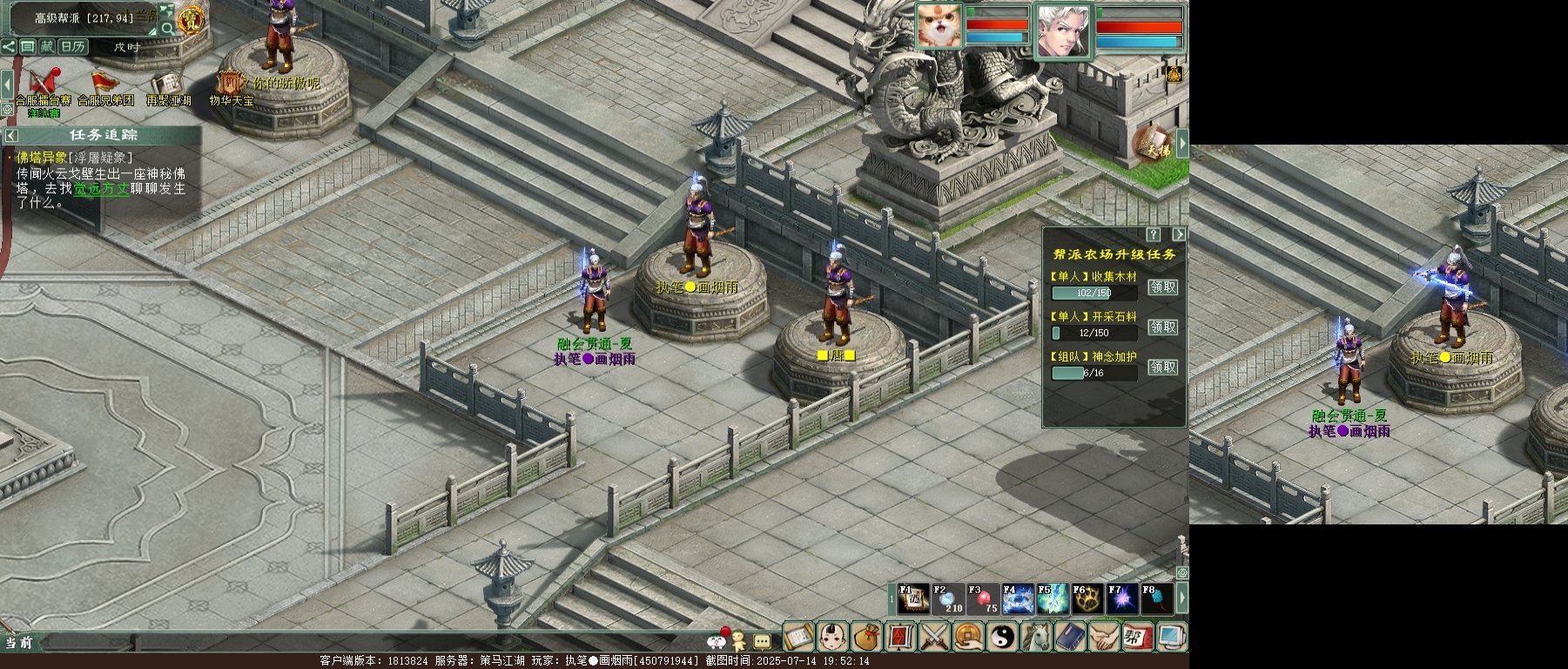Image resolution: width=1568 pixels, height=669 pixels.
Task: Activate the F6 golden paw skill
Action: coord(1087,599)
